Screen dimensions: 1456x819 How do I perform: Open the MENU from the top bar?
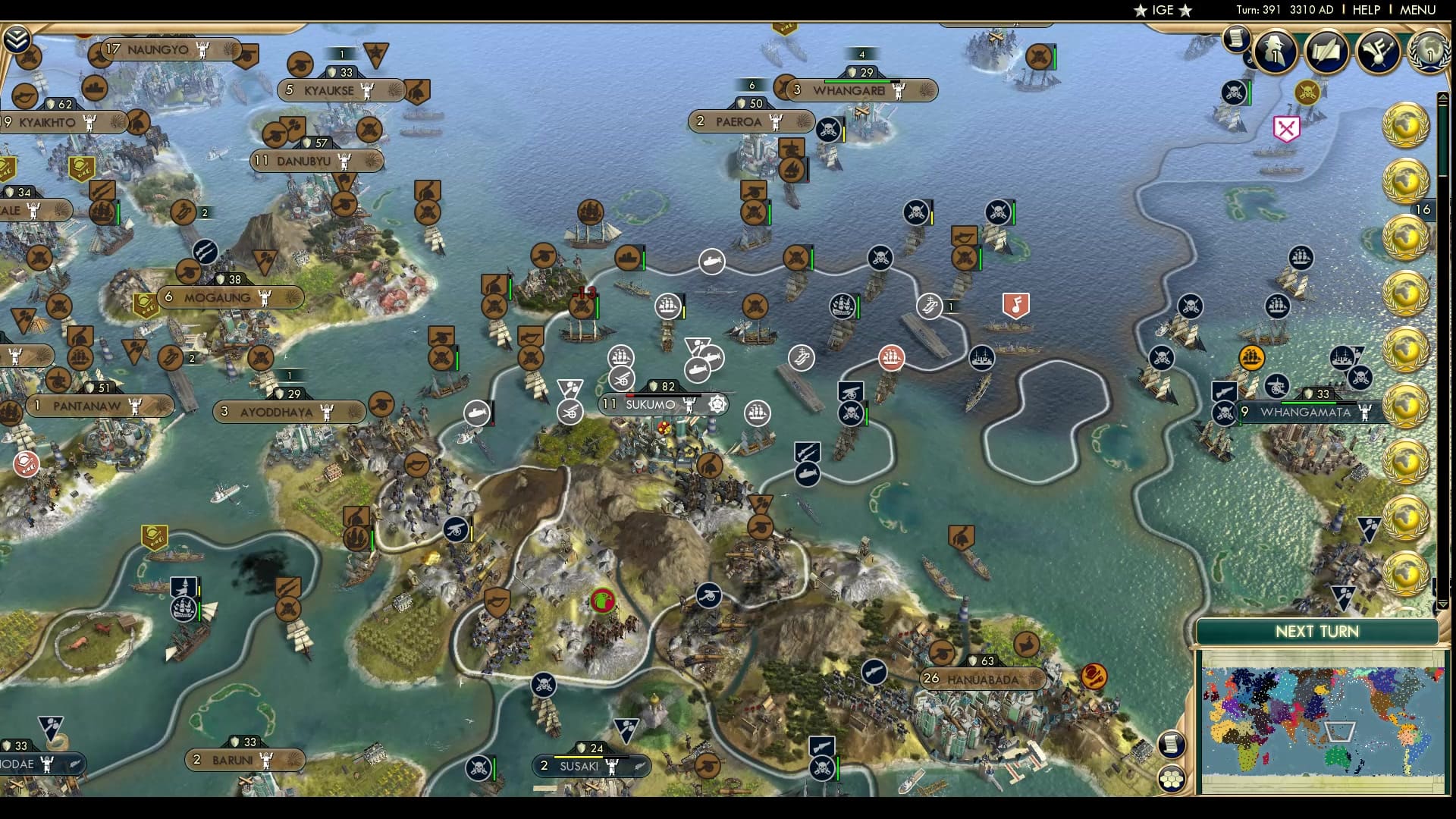tap(1420, 11)
